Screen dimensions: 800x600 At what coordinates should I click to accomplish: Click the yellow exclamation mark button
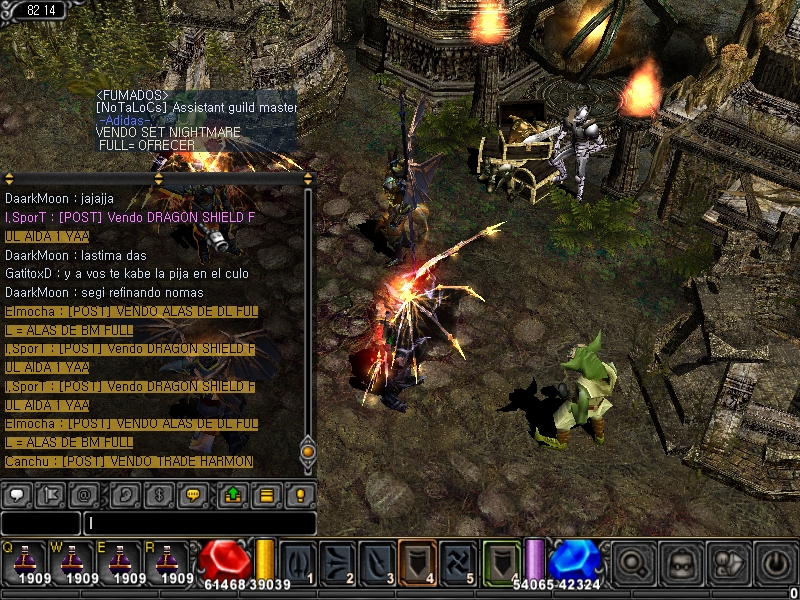(300, 494)
